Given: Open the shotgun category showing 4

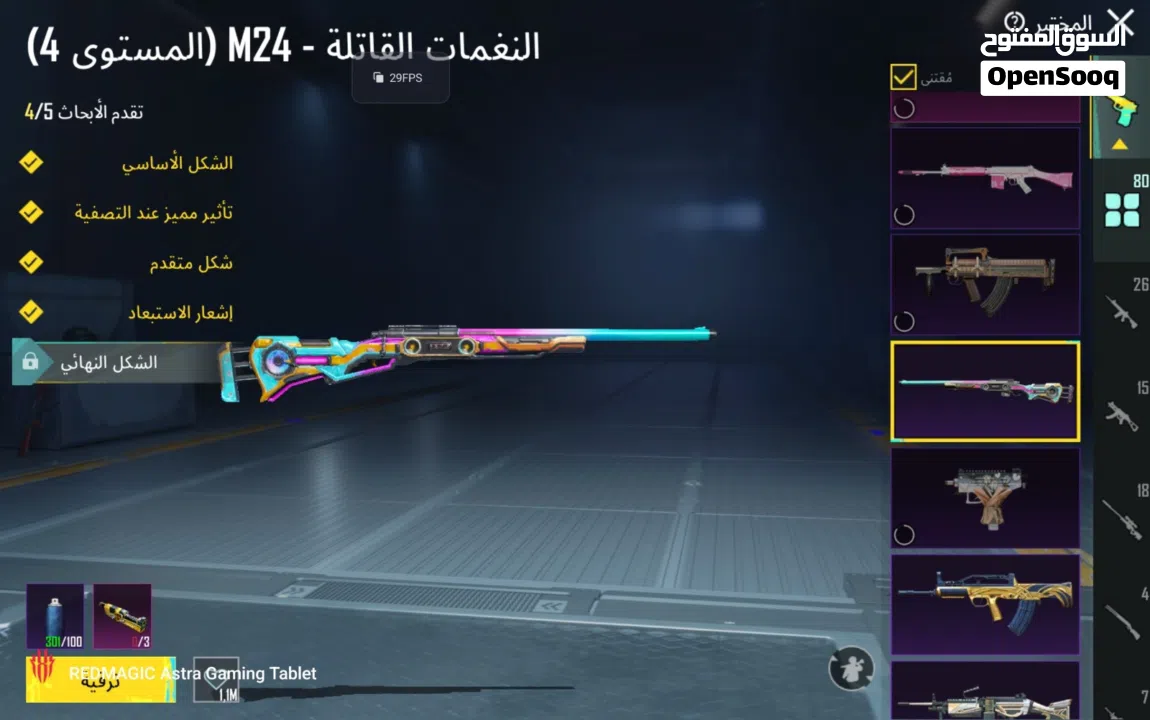Looking at the screenshot, I should pyautogui.click(x=1121, y=620).
